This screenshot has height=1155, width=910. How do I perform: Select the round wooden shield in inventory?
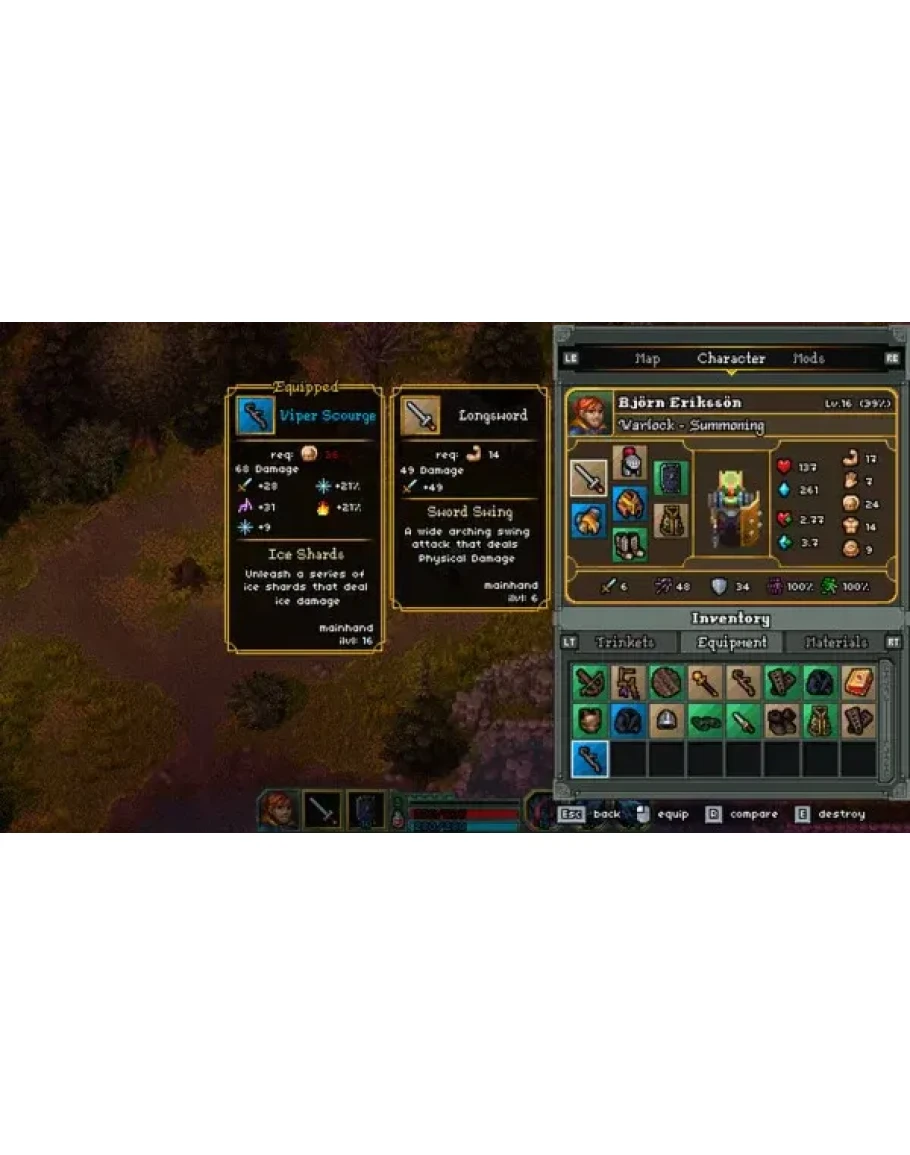pos(667,682)
